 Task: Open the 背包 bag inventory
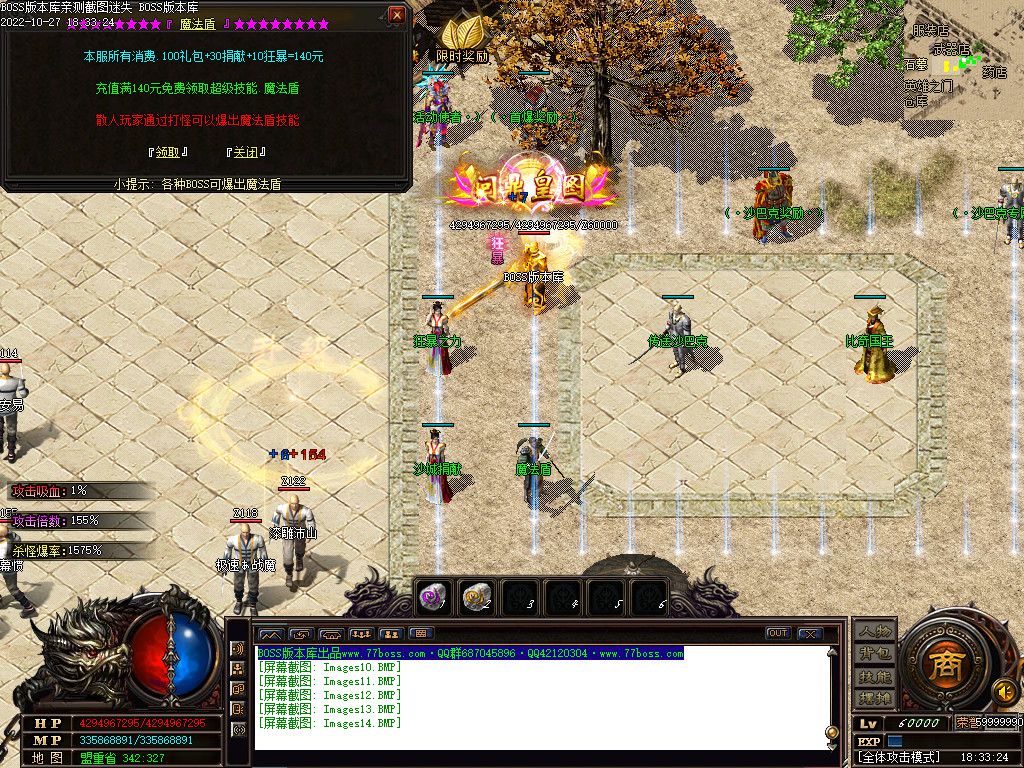tap(873, 653)
